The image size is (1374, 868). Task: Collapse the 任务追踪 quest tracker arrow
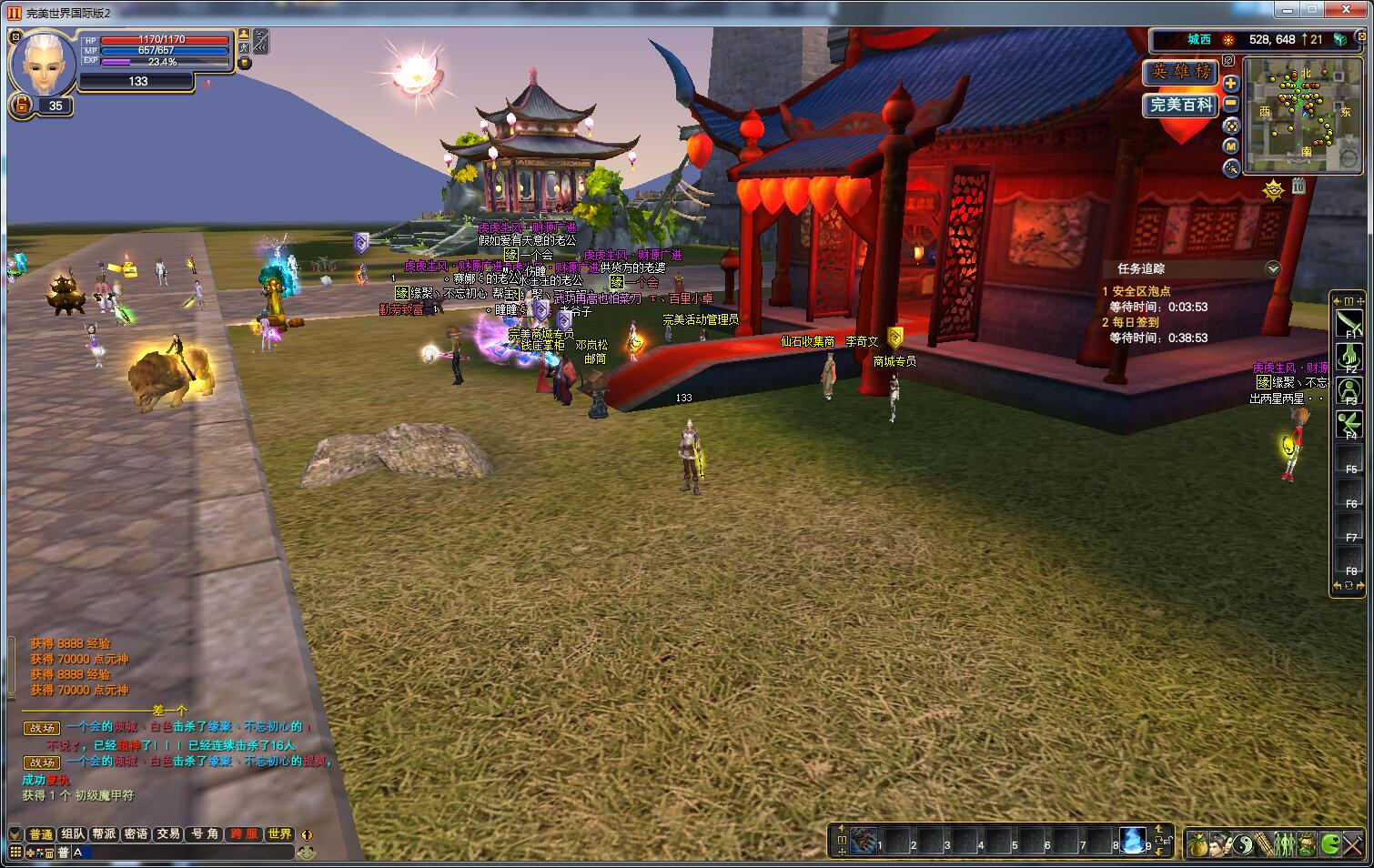(1273, 268)
